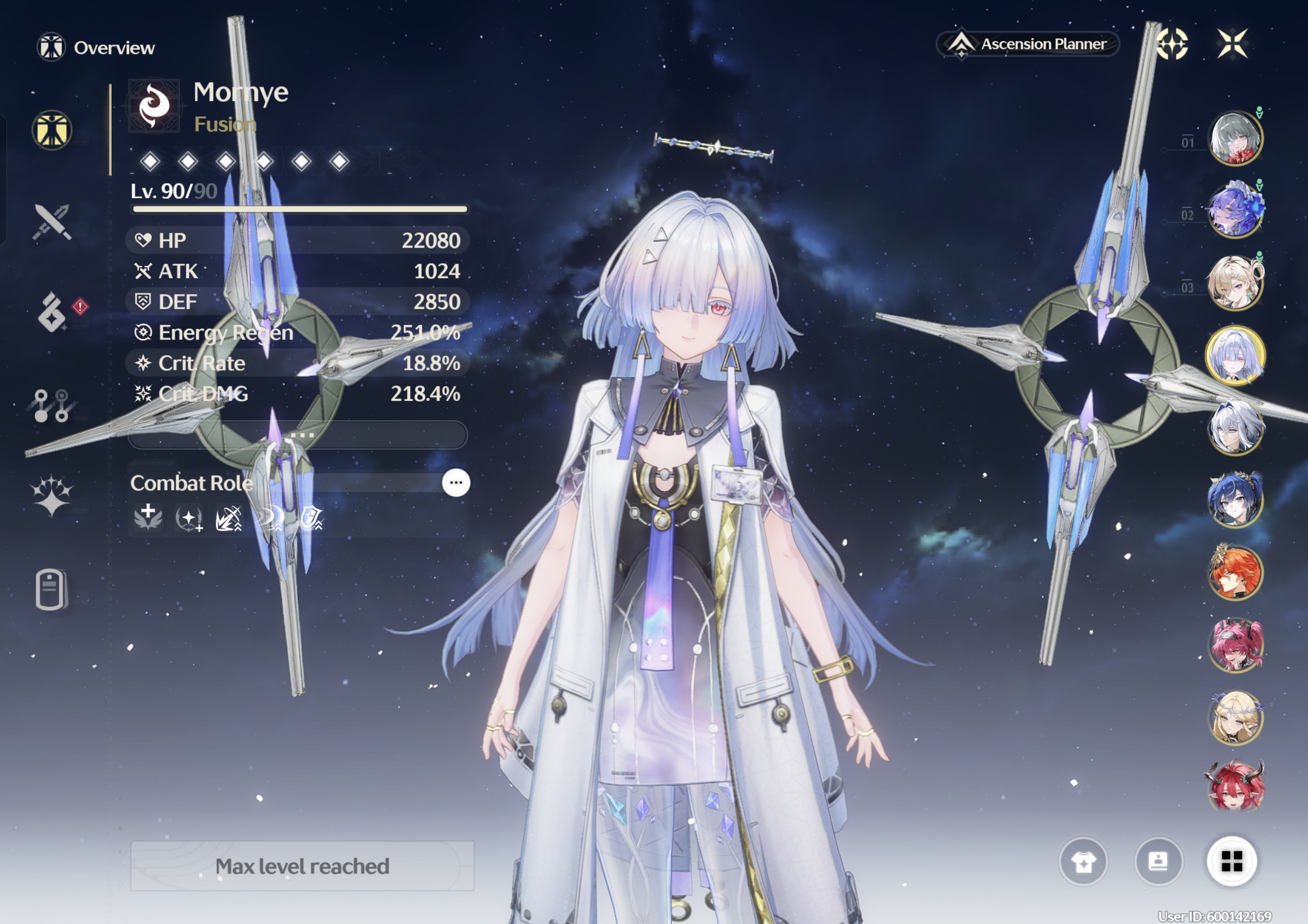Open the outfit wardrobe shirt button
1308x924 pixels.
[1083, 862]
